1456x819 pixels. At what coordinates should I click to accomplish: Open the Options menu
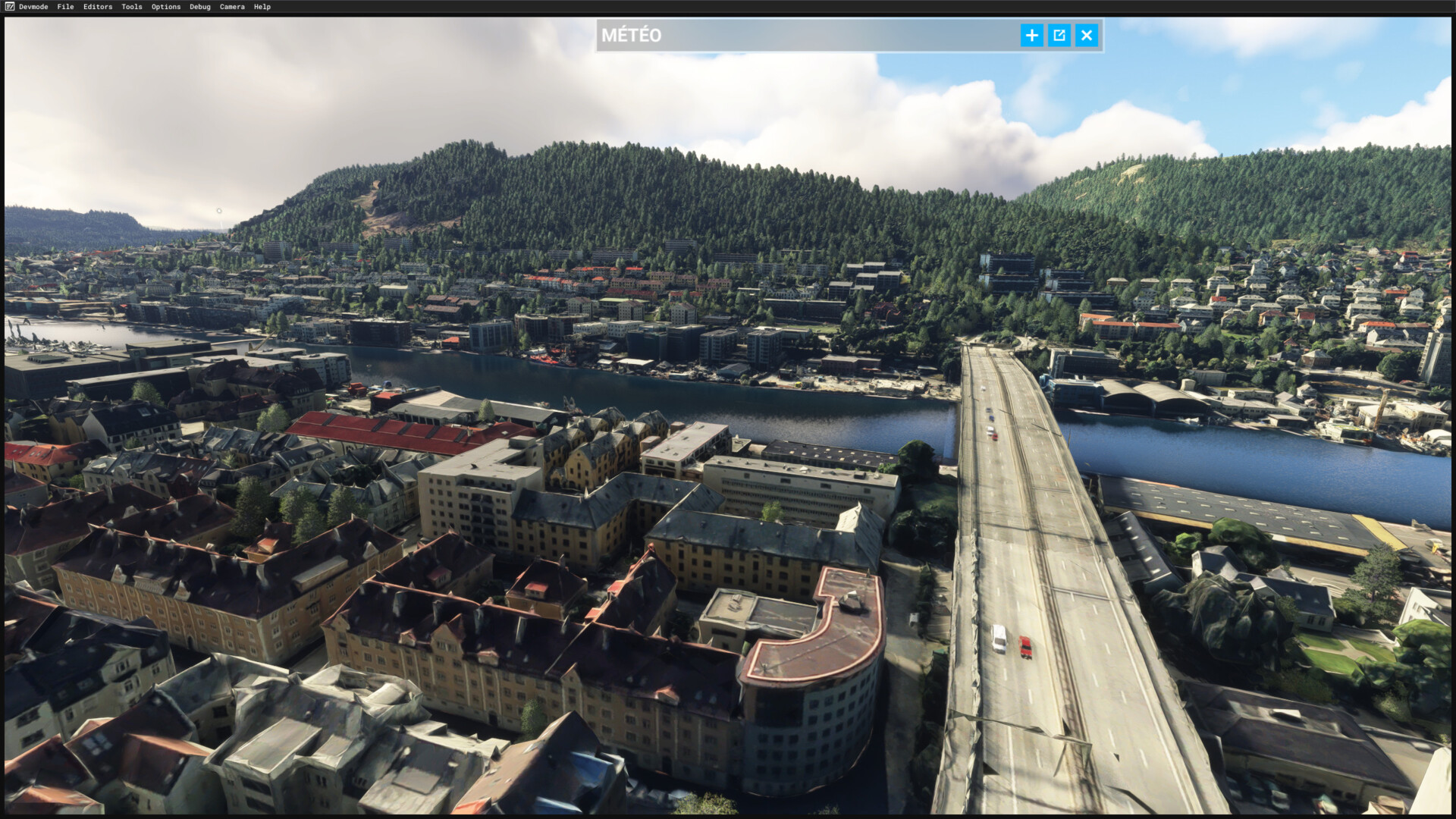[166, 7]
